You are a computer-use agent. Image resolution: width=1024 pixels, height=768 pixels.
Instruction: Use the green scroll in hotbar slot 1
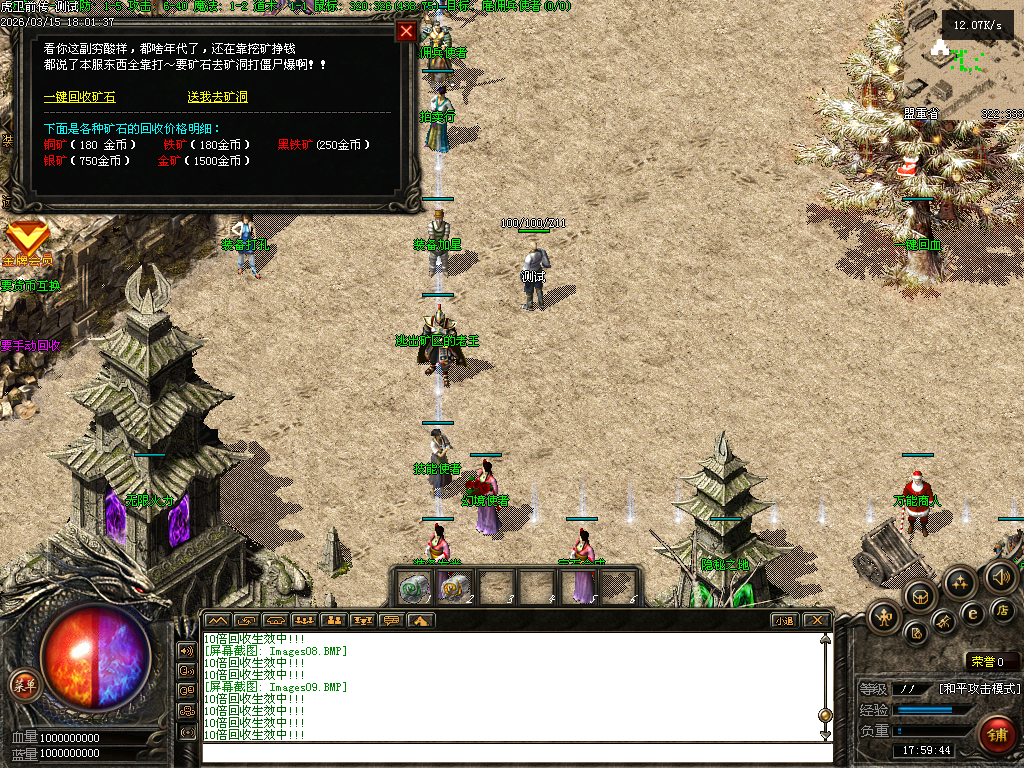pyautogui.click(x=415, y=588)
